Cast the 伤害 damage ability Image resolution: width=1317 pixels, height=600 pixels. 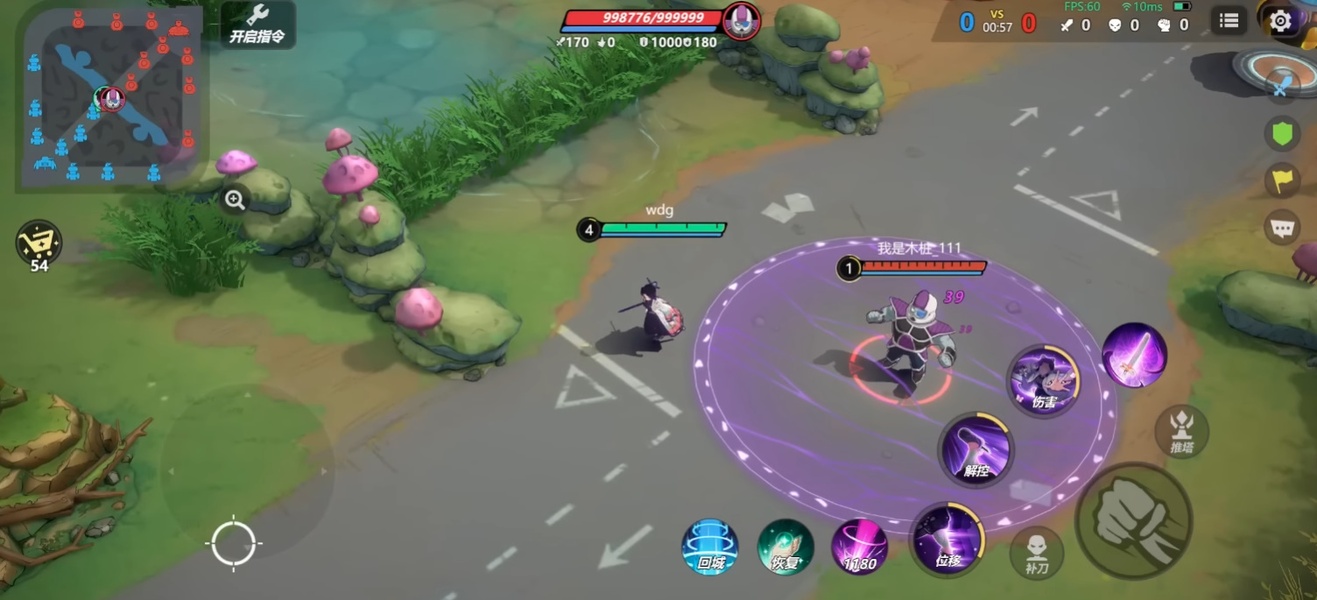point(1043,380)
